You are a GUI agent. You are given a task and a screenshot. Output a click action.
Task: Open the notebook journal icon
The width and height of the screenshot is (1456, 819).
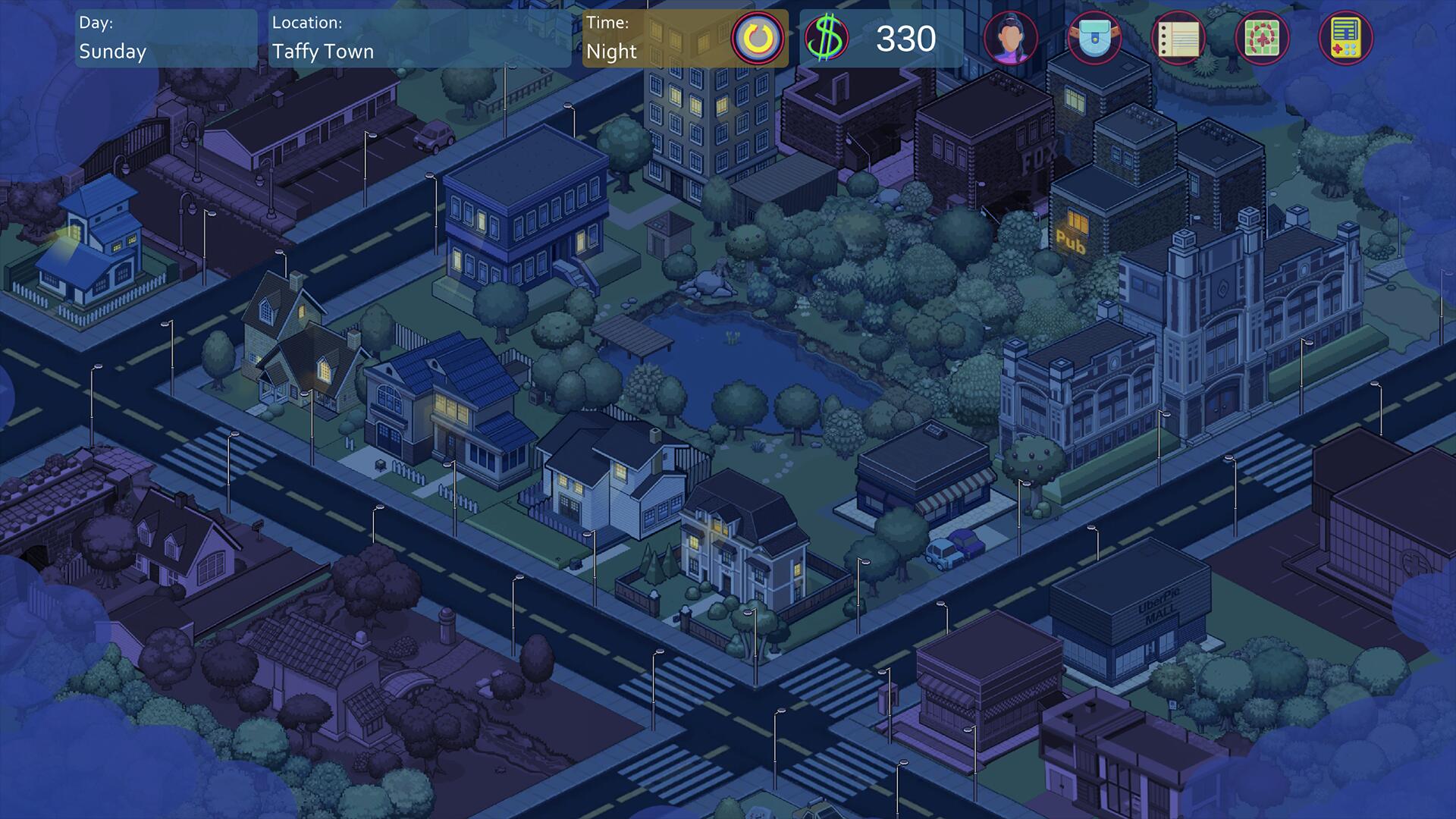(x=1178, y=38)
